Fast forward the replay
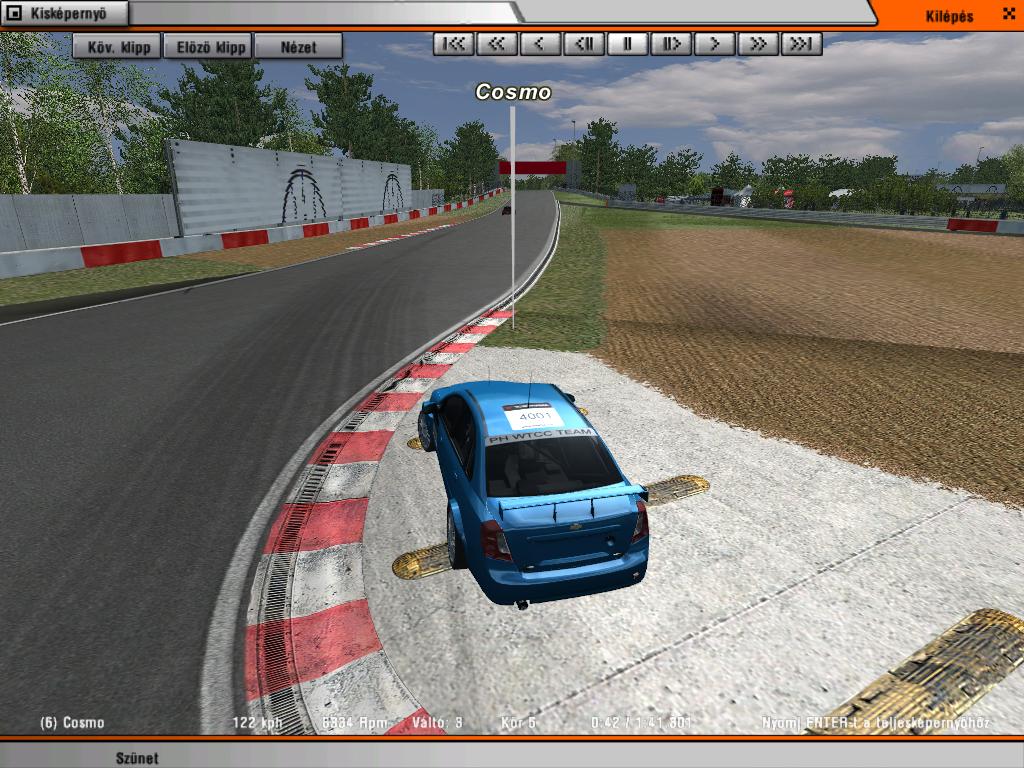The height and width of the screenshot is (768, 1024). 758,44
